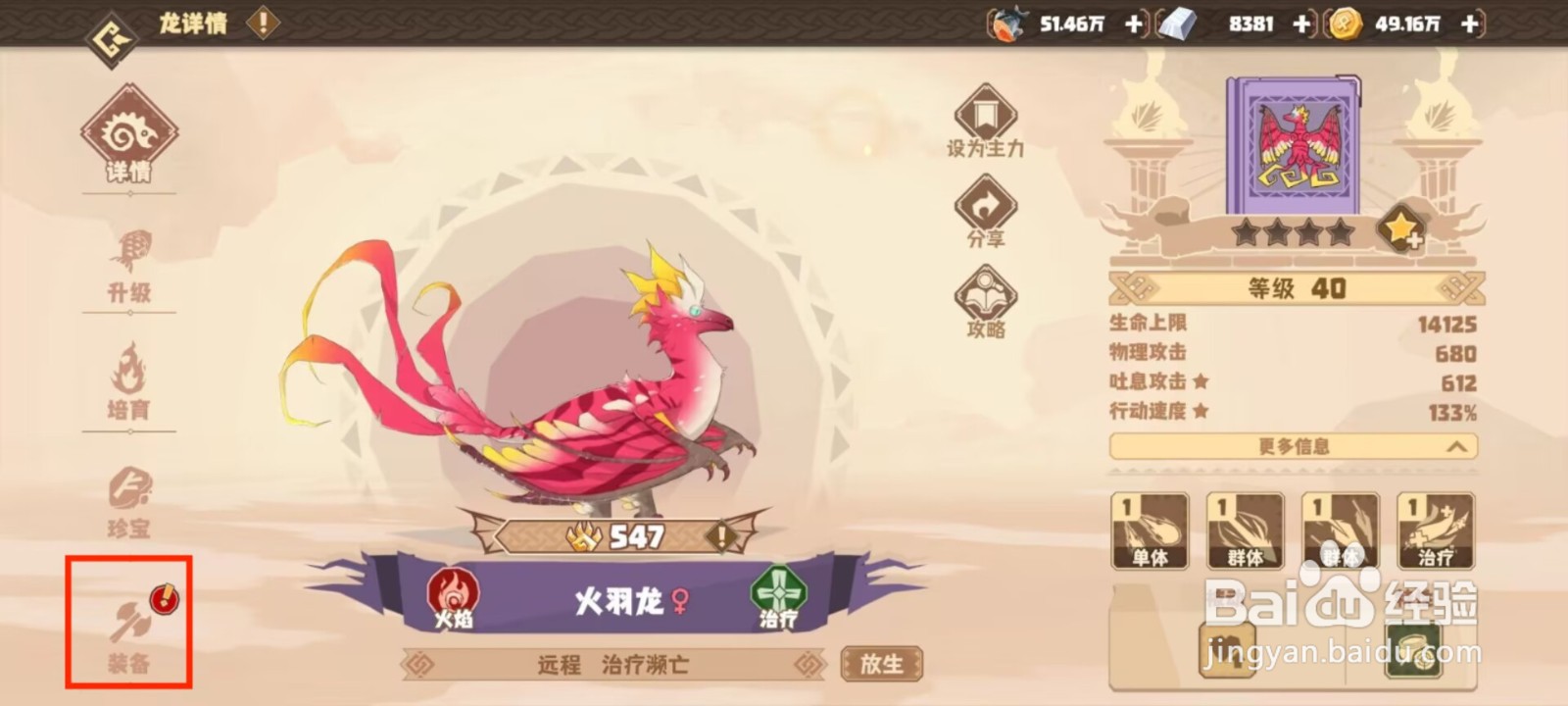This screenshot has height=706, width=1568.
Task: Click the 设为主力 set-as-main icon
Action: click(985, 115)
